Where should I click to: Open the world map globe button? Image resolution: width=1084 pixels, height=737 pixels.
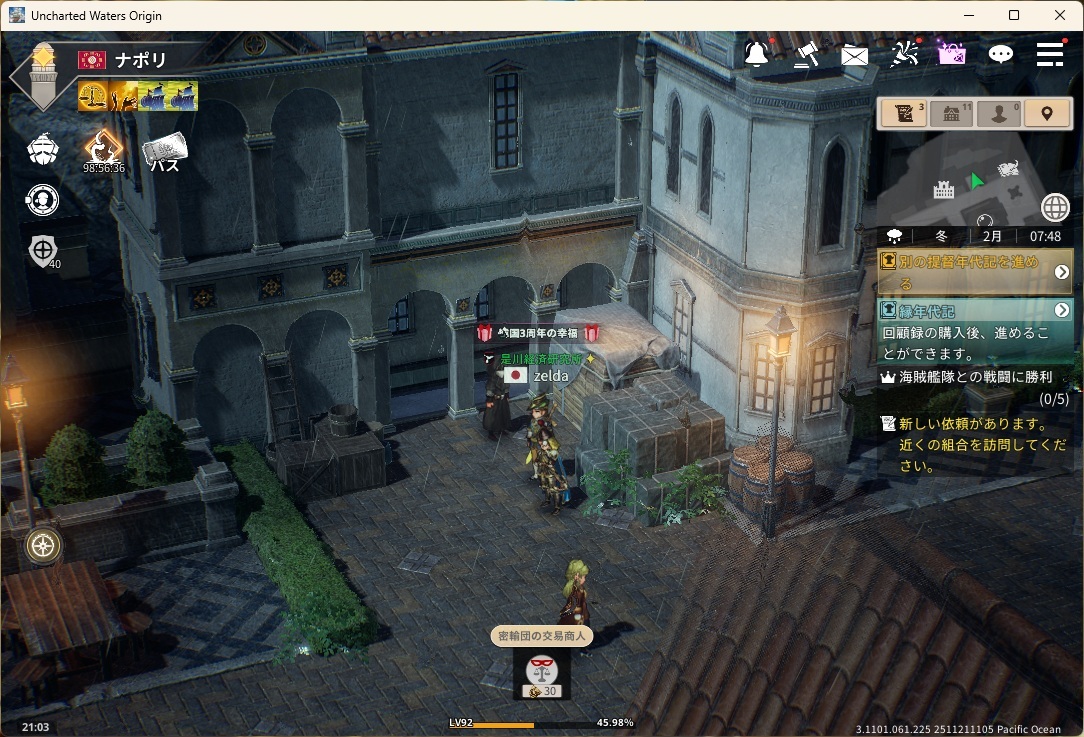(1055, 207)
